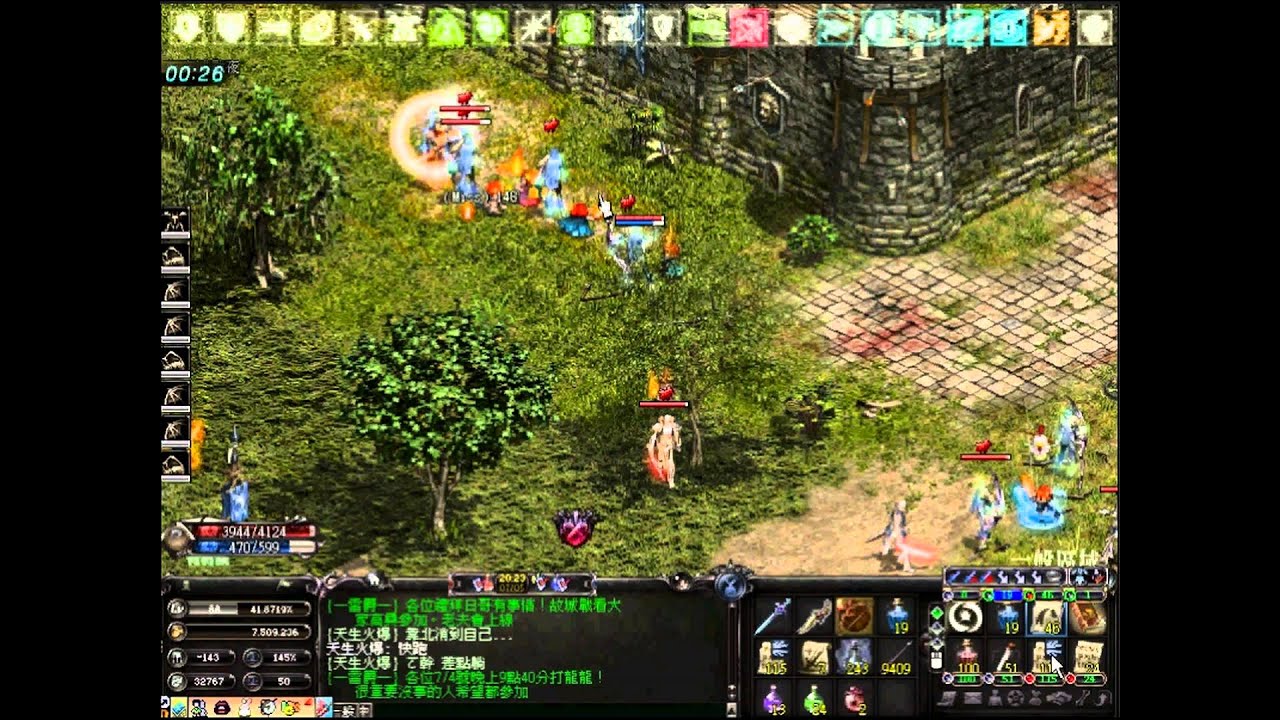Viewport: 1280px width, 720px height.
Task: Select the green potion in the inventory
Action: 813,698
